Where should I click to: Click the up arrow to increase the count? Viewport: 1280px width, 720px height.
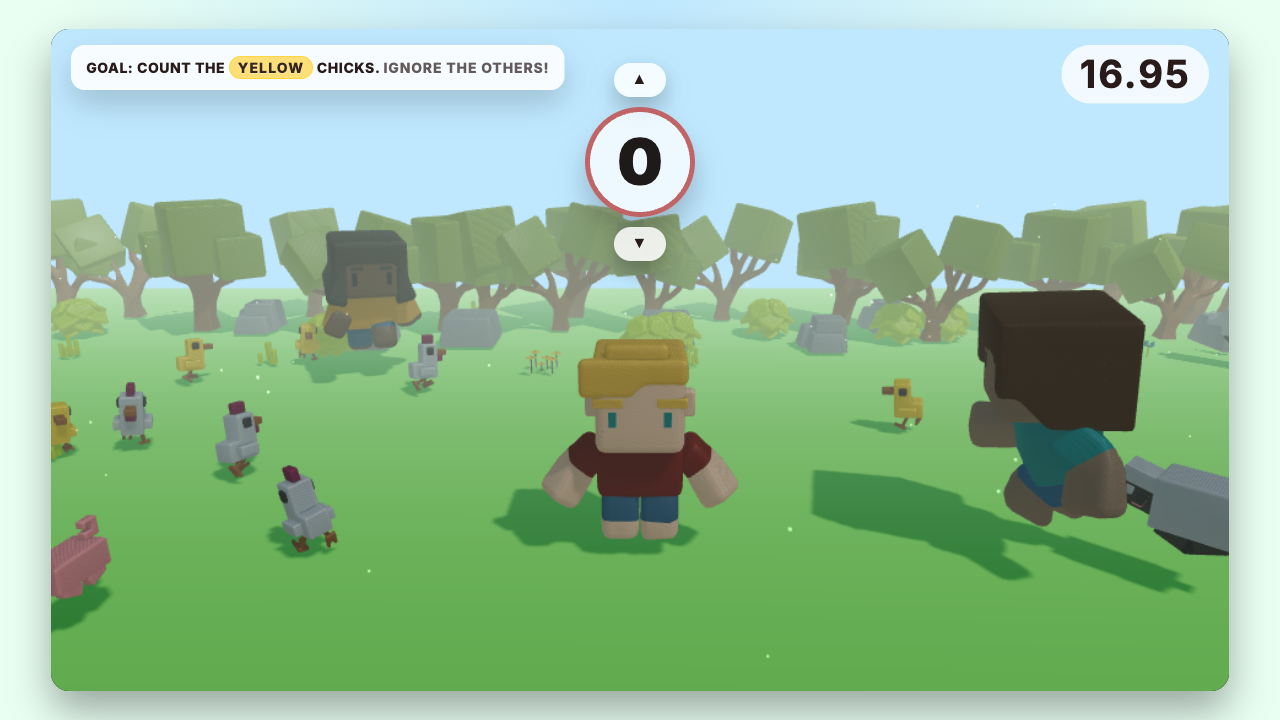(x=640, y=79)
